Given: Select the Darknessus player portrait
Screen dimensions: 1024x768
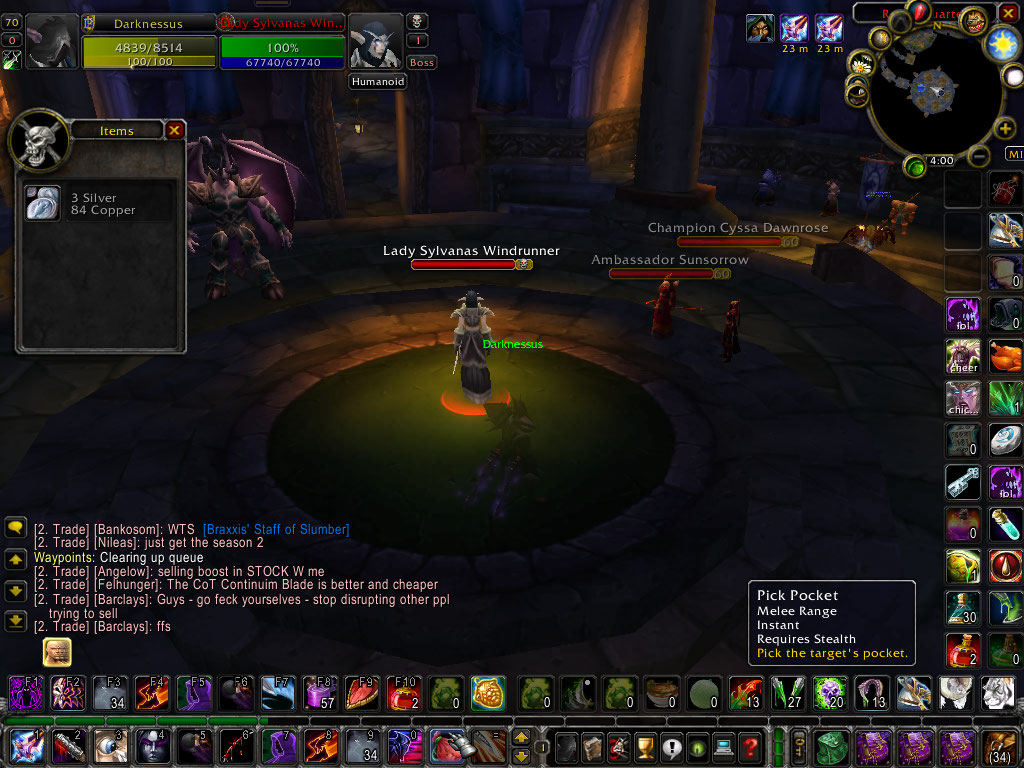Looking at the screenshot, I should point(51,42).
